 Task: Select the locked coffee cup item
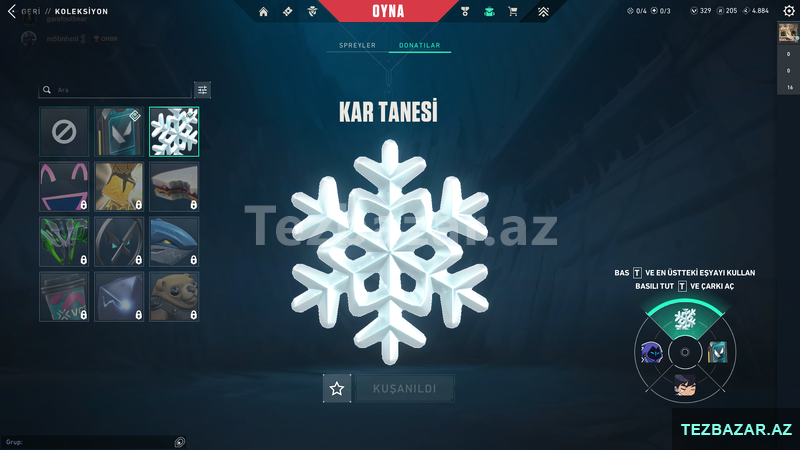(x=64, y=297)
